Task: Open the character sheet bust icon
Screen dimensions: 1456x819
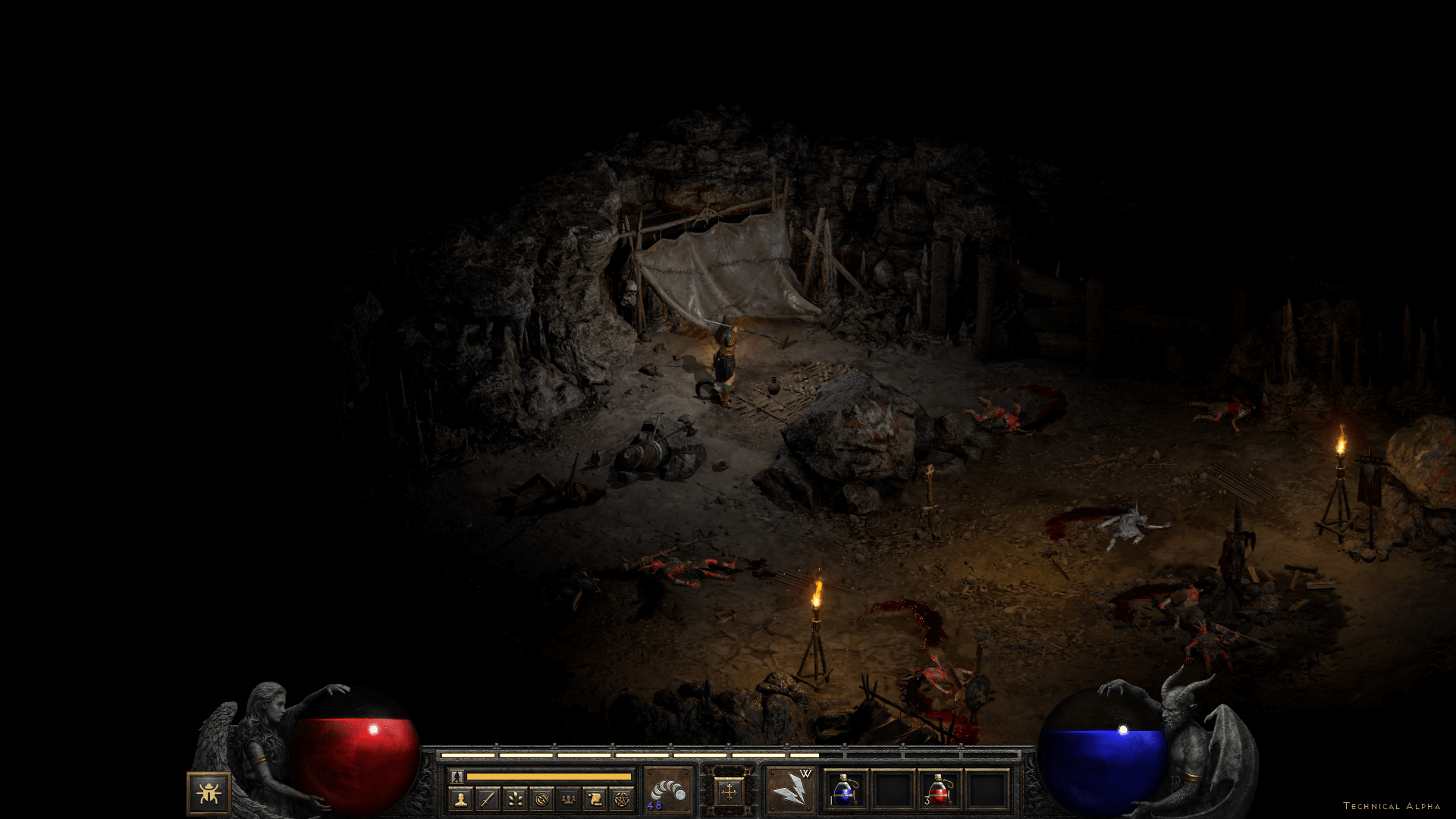Action: pos(460,799)
